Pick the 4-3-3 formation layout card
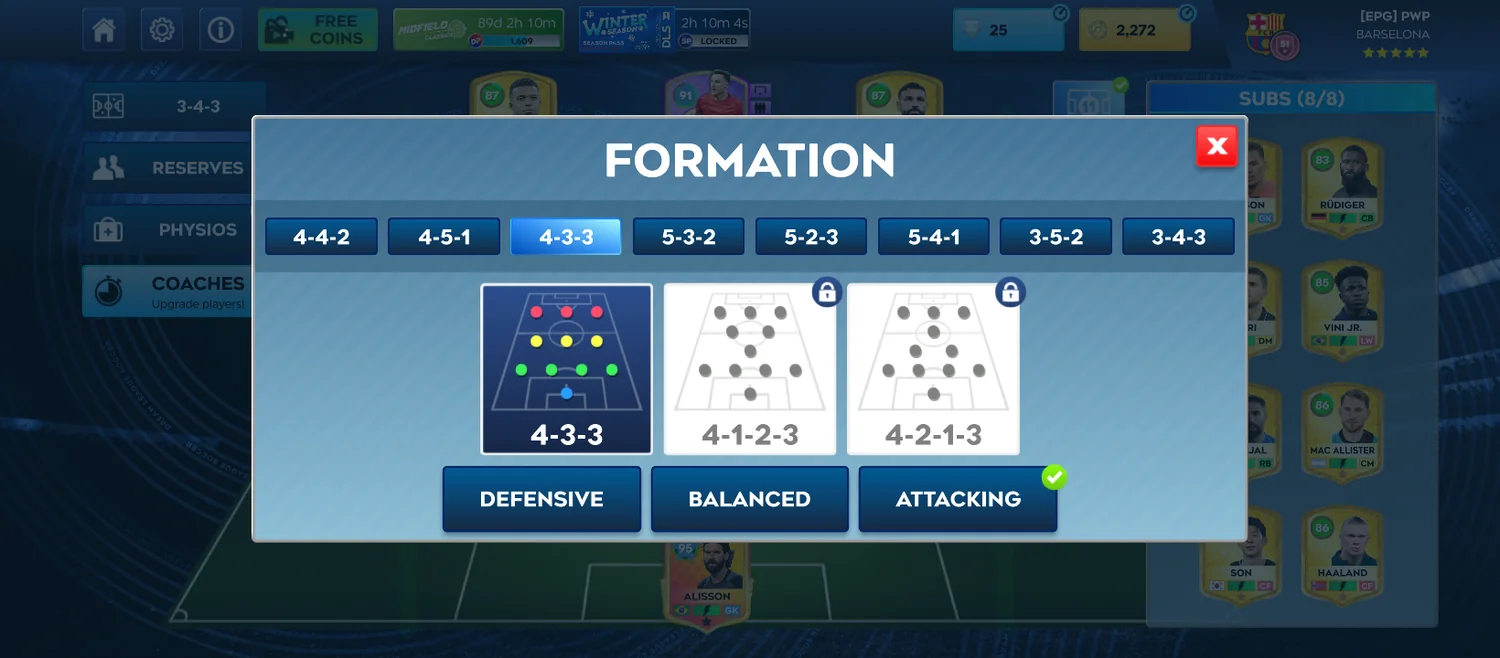 coord(566,368)
